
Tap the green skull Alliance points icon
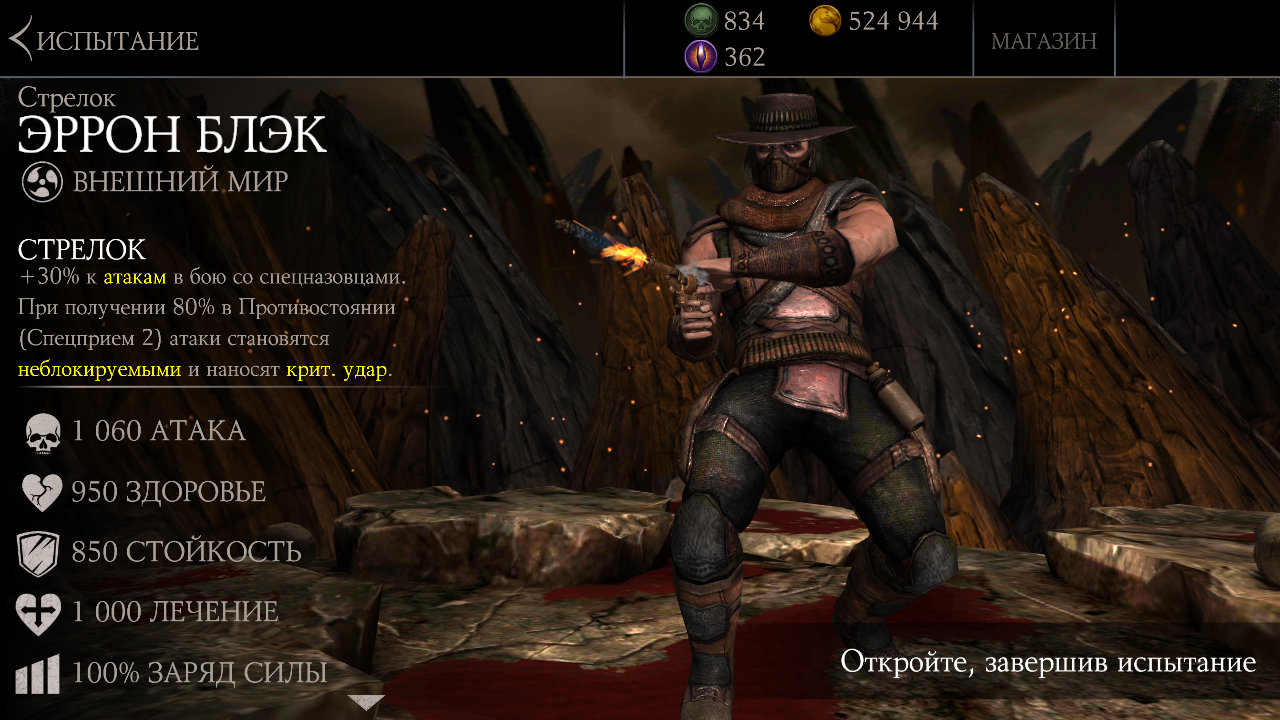coord(701,20)
